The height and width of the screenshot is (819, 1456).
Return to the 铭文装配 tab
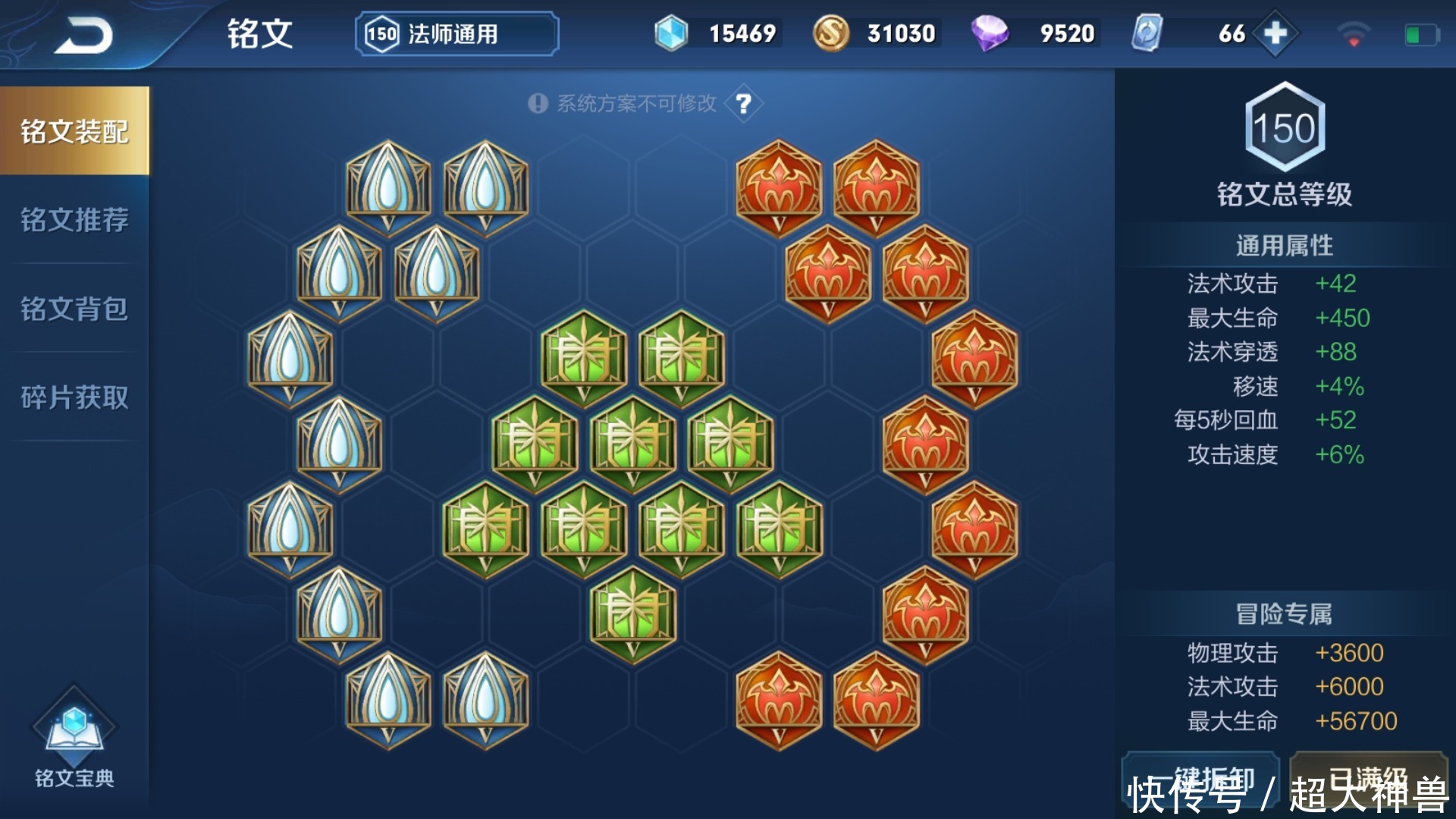74,129
